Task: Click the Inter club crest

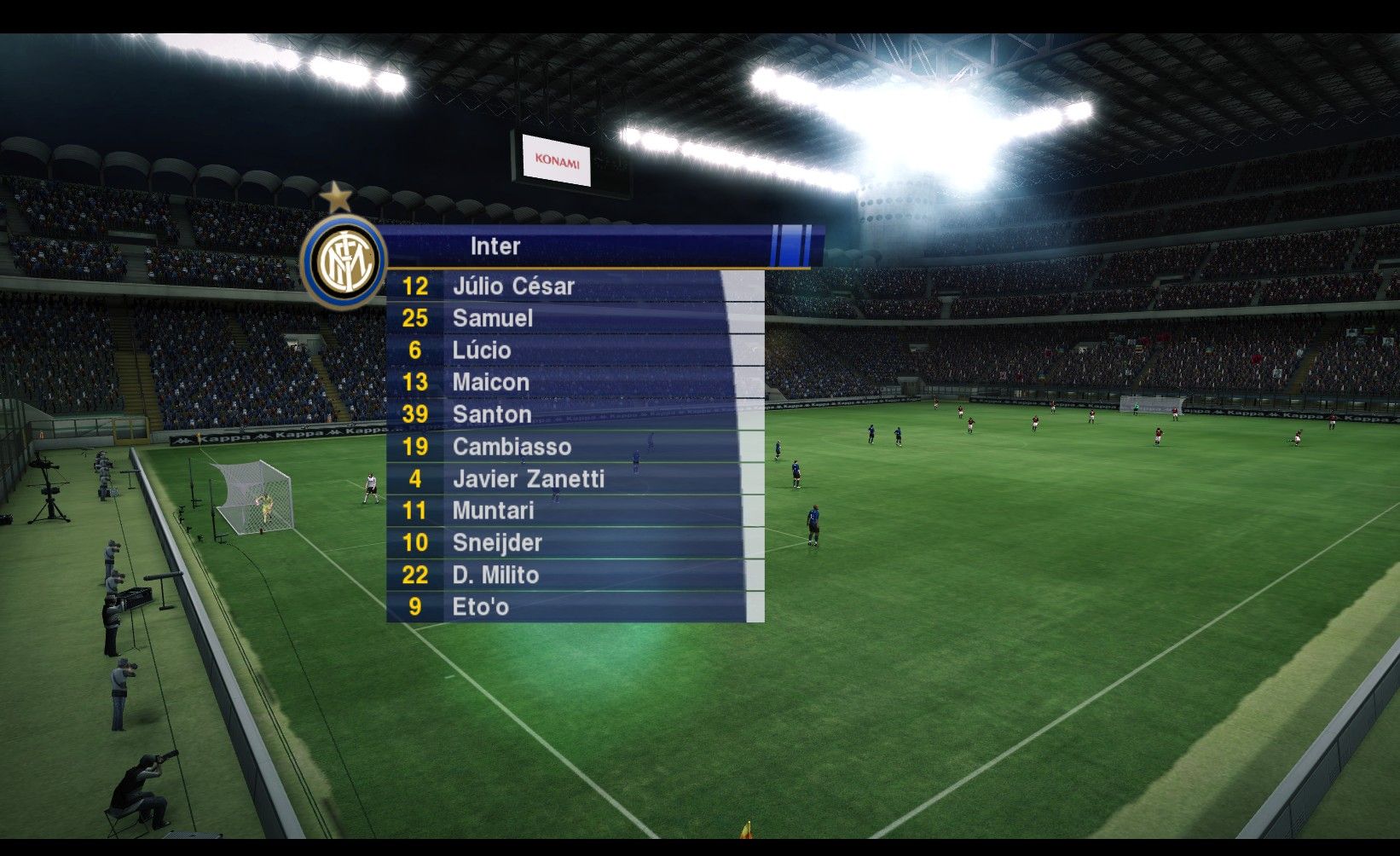Action: click(343, 261)
